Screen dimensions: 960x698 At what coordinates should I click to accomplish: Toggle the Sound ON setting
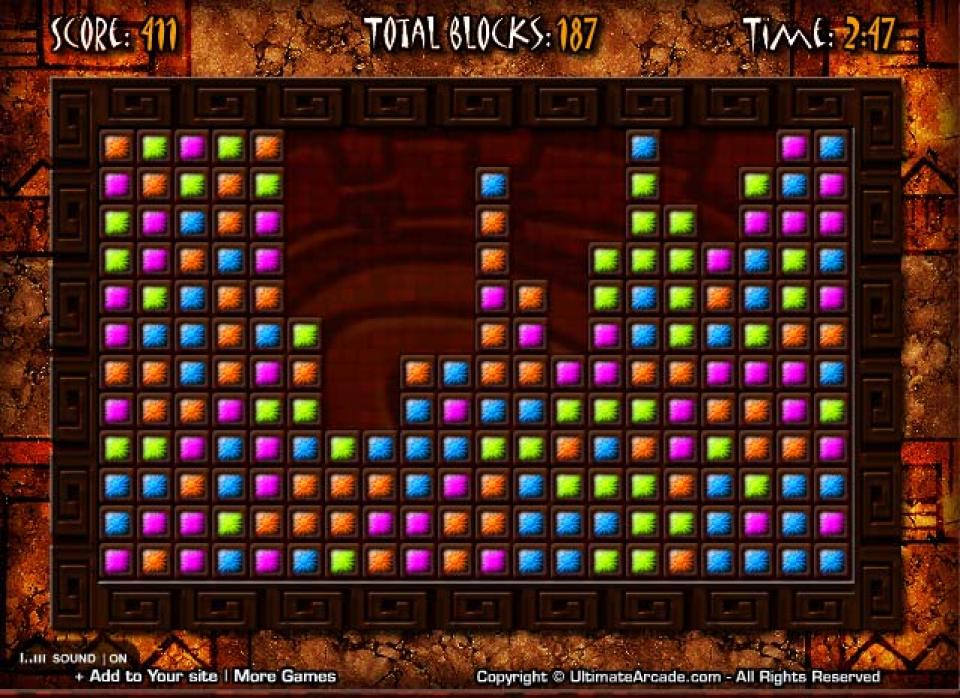(x=118, y=659)
